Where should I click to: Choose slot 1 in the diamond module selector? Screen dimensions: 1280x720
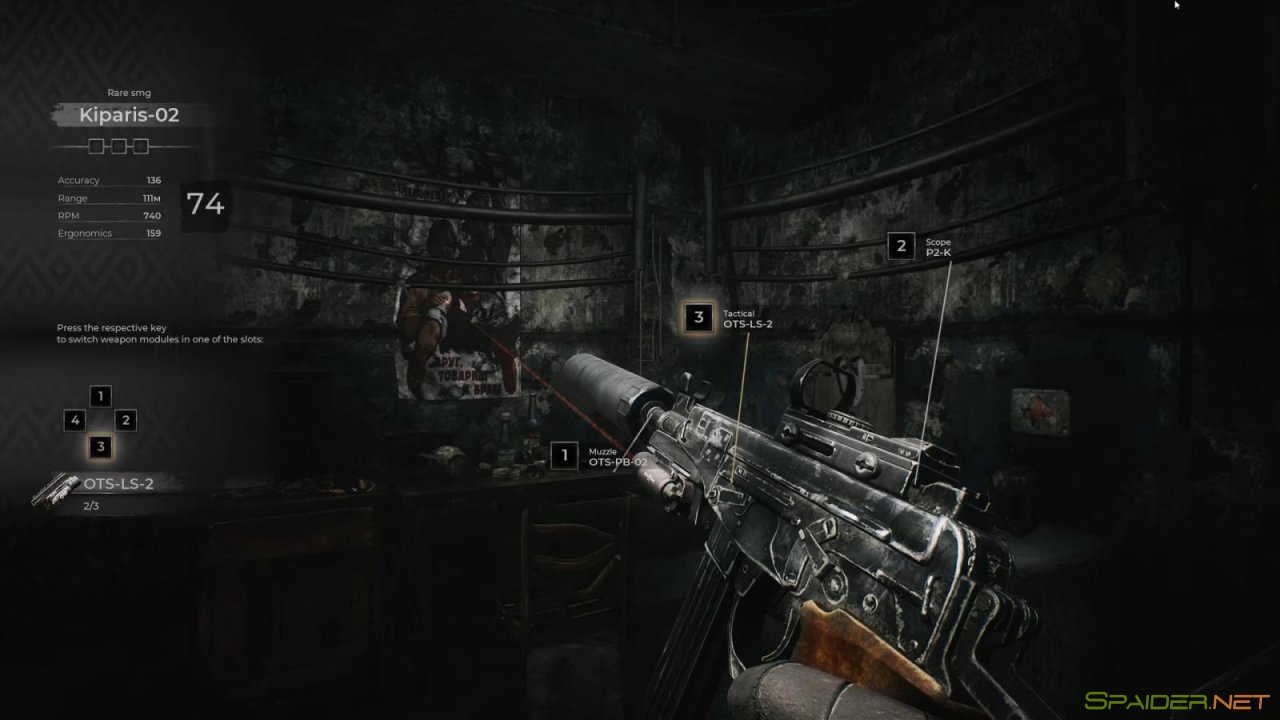point(100,396)
